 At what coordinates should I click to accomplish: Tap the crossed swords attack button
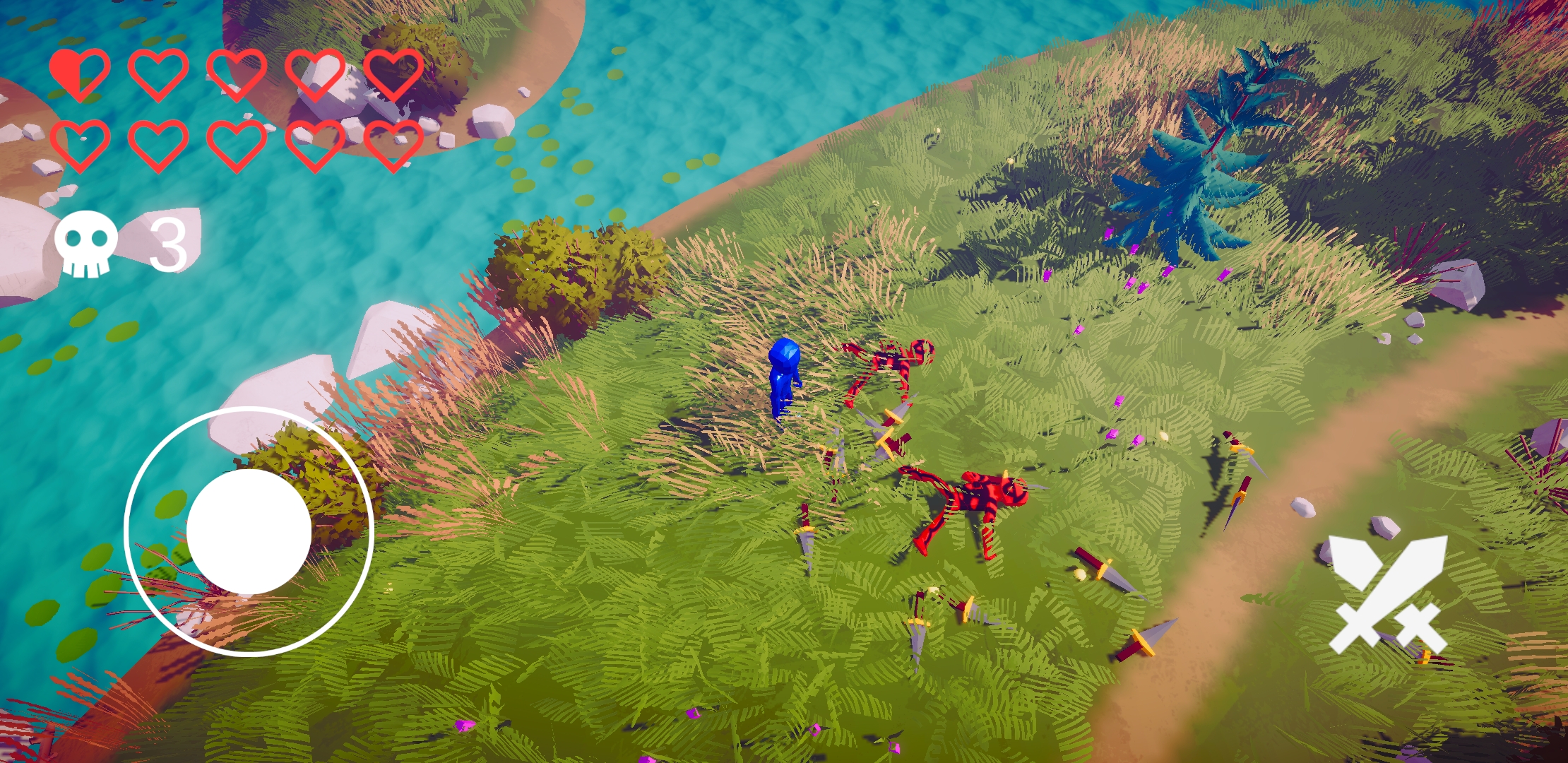click(x=1387, y=594)
